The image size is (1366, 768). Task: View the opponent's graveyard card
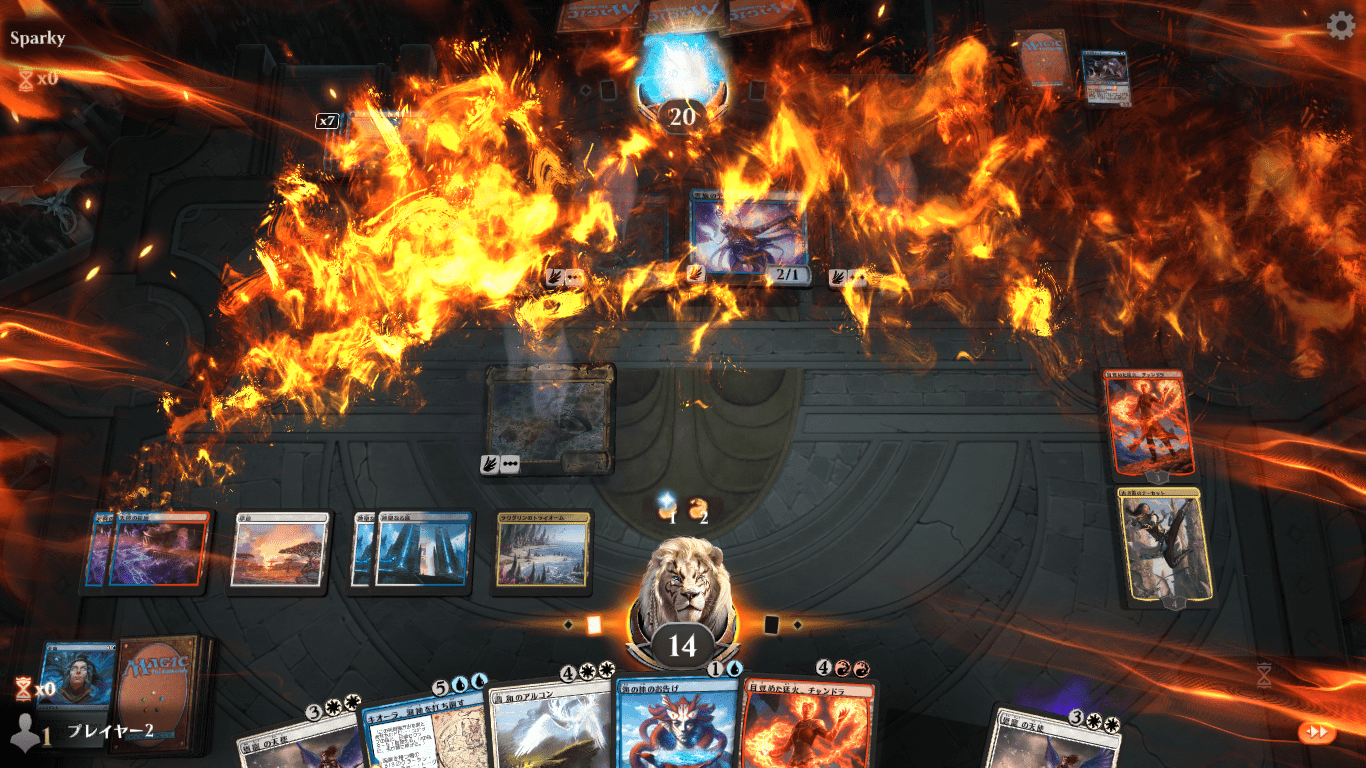[x=1105, y=76]
